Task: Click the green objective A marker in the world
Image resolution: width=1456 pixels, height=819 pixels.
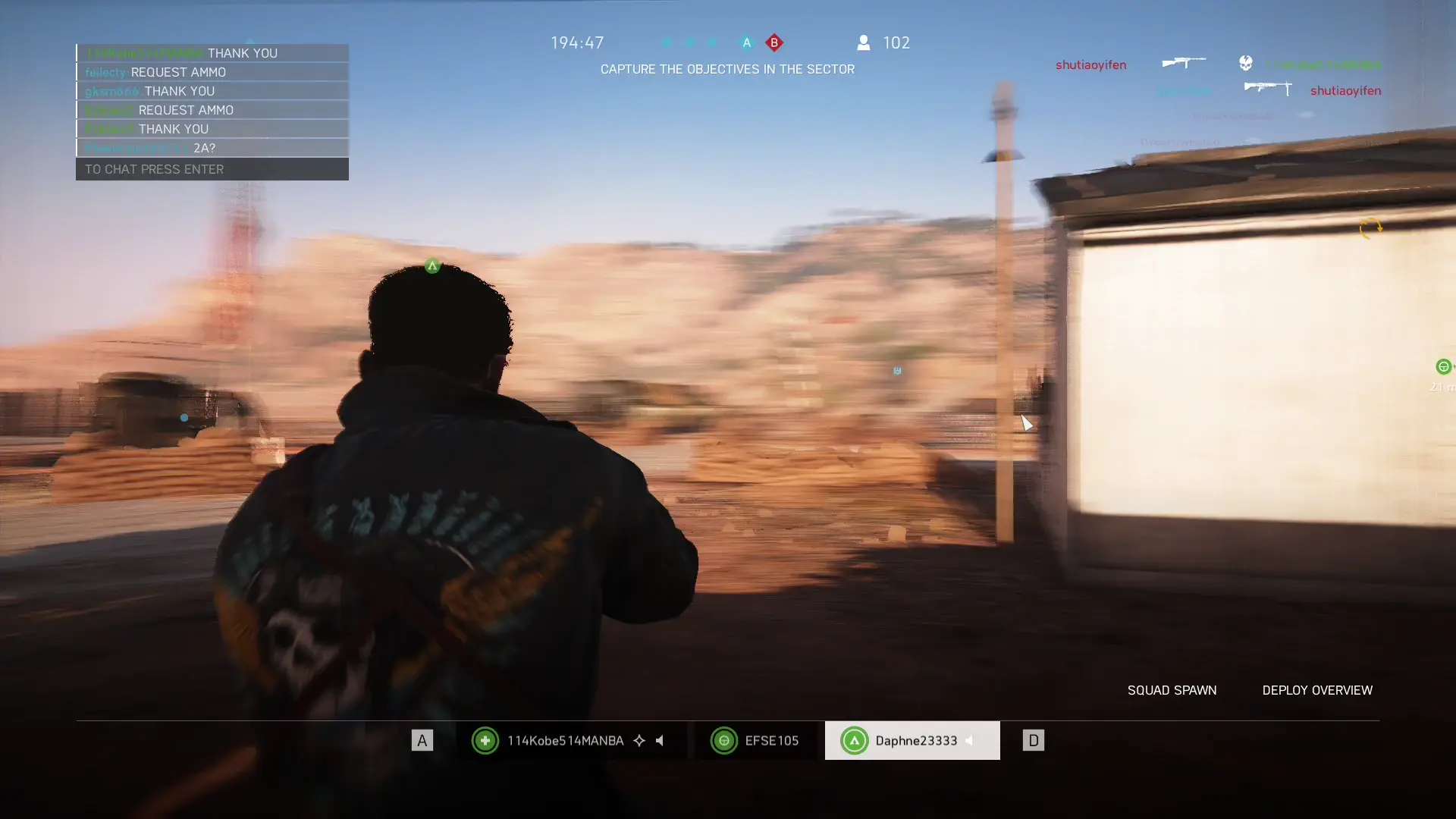Action: (x=431, y=266)
